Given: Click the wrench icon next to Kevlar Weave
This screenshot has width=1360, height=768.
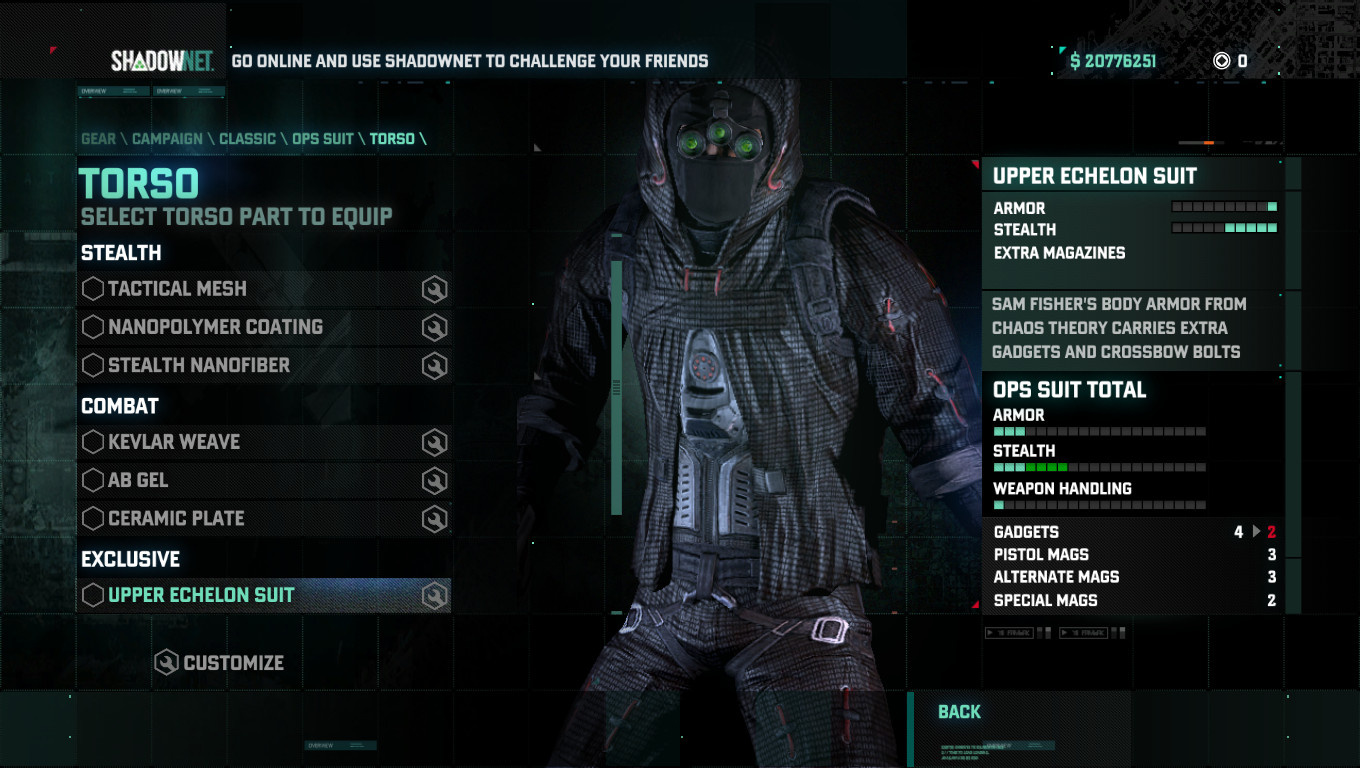Looking at the screenshot, I should point(432,442).
